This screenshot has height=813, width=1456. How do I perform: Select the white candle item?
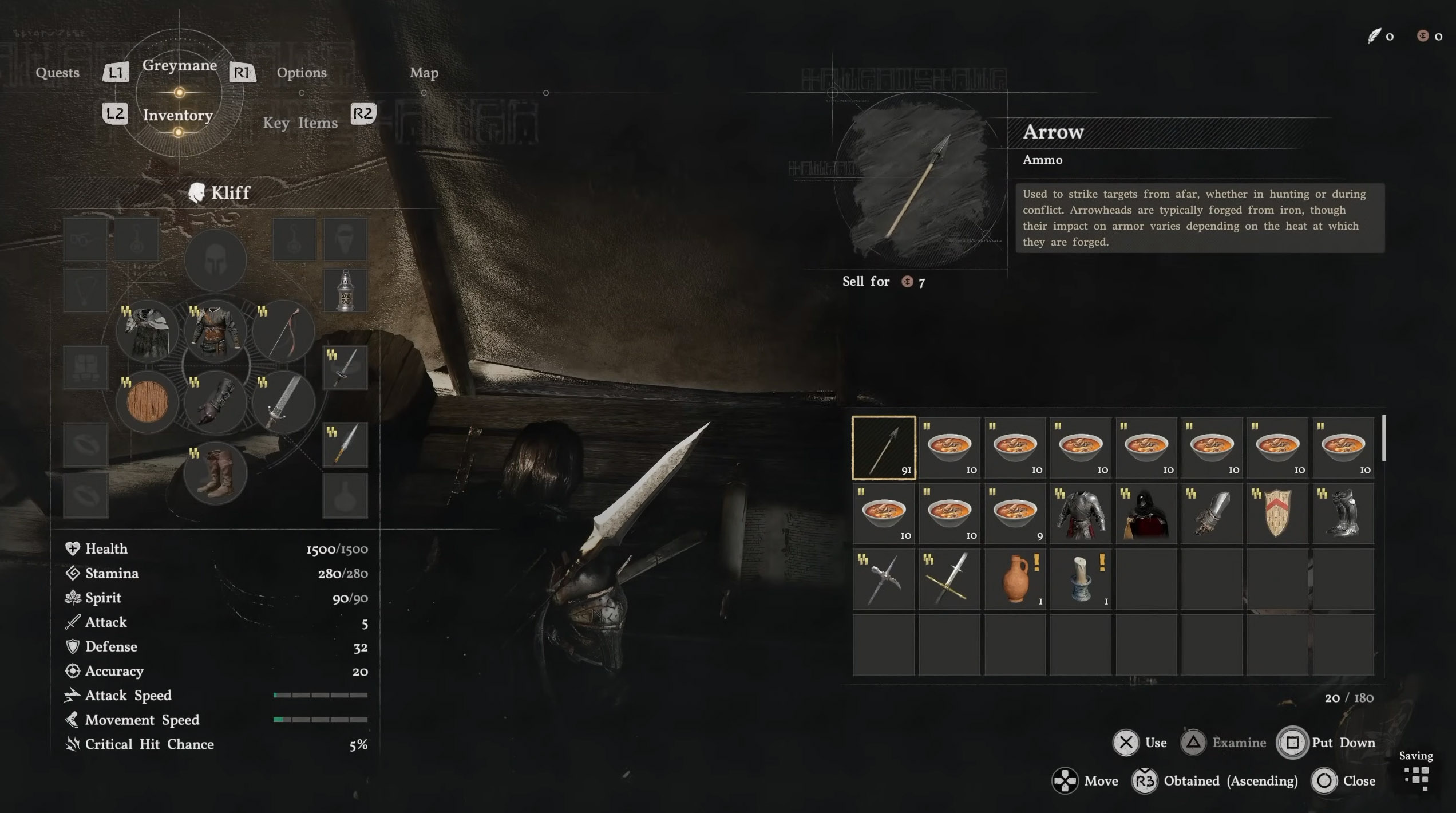coord(1081,579)
